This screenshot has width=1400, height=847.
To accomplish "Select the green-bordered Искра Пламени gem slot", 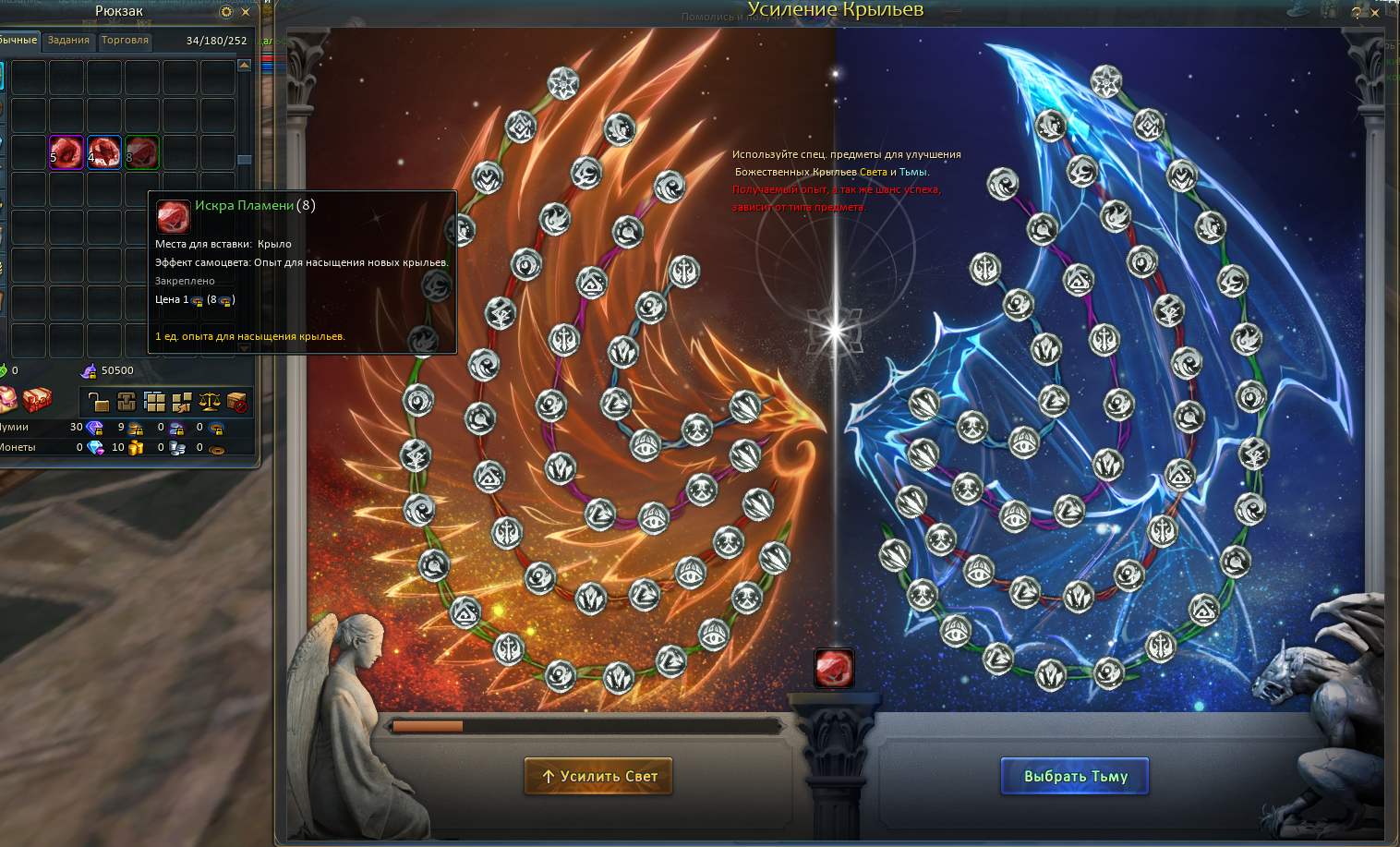I will [x=141, y=151].
